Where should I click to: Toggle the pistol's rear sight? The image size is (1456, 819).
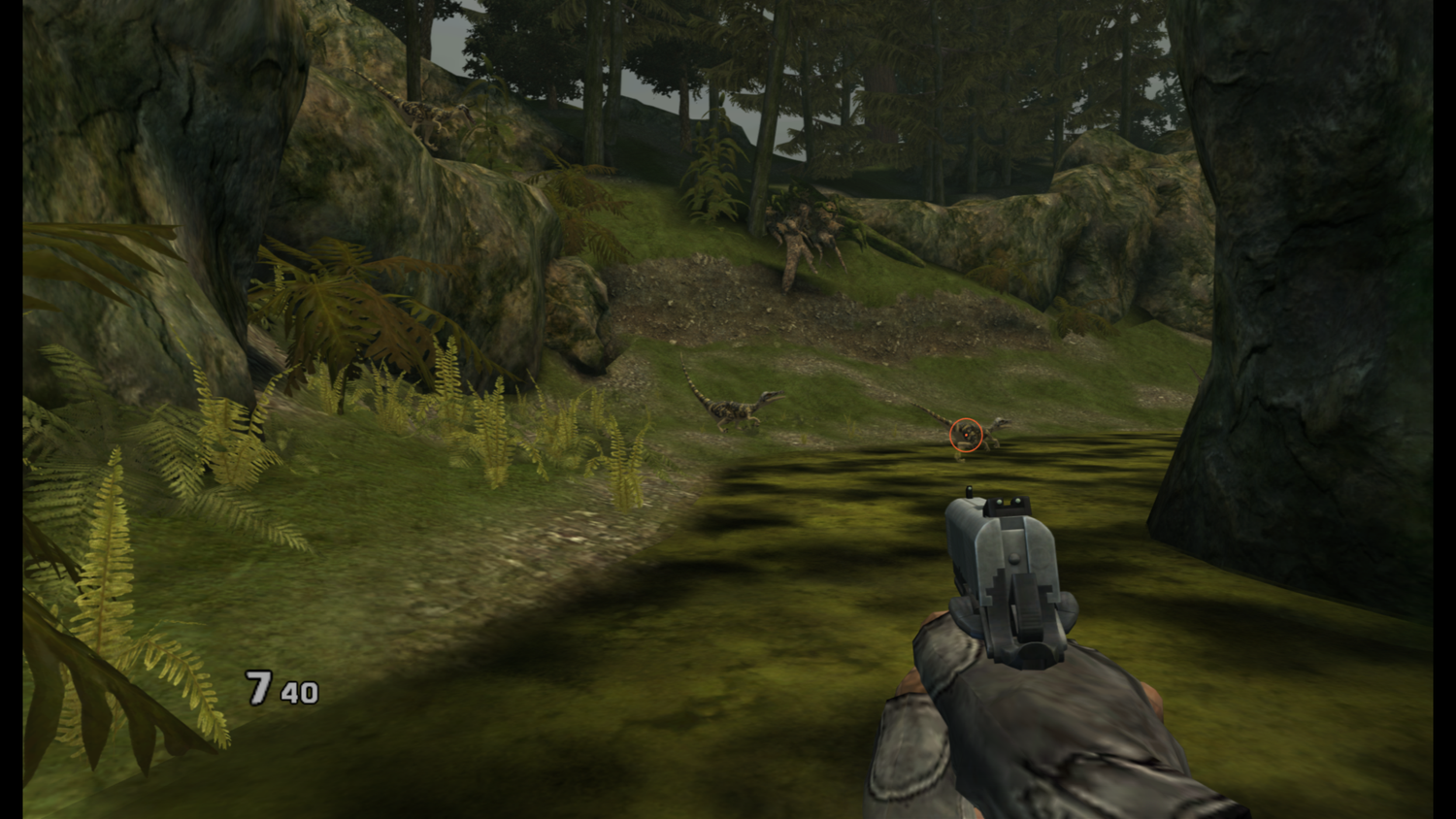pyautogui.click(x=1009, y=505)
